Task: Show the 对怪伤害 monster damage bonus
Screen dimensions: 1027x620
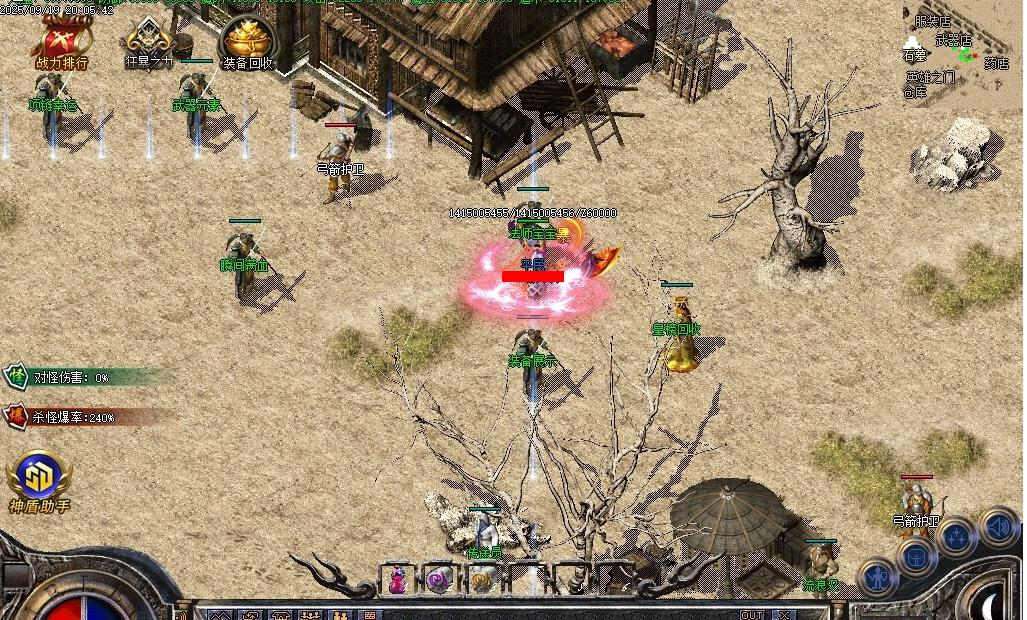Action: pyautogui.click(x=70, y=377)
